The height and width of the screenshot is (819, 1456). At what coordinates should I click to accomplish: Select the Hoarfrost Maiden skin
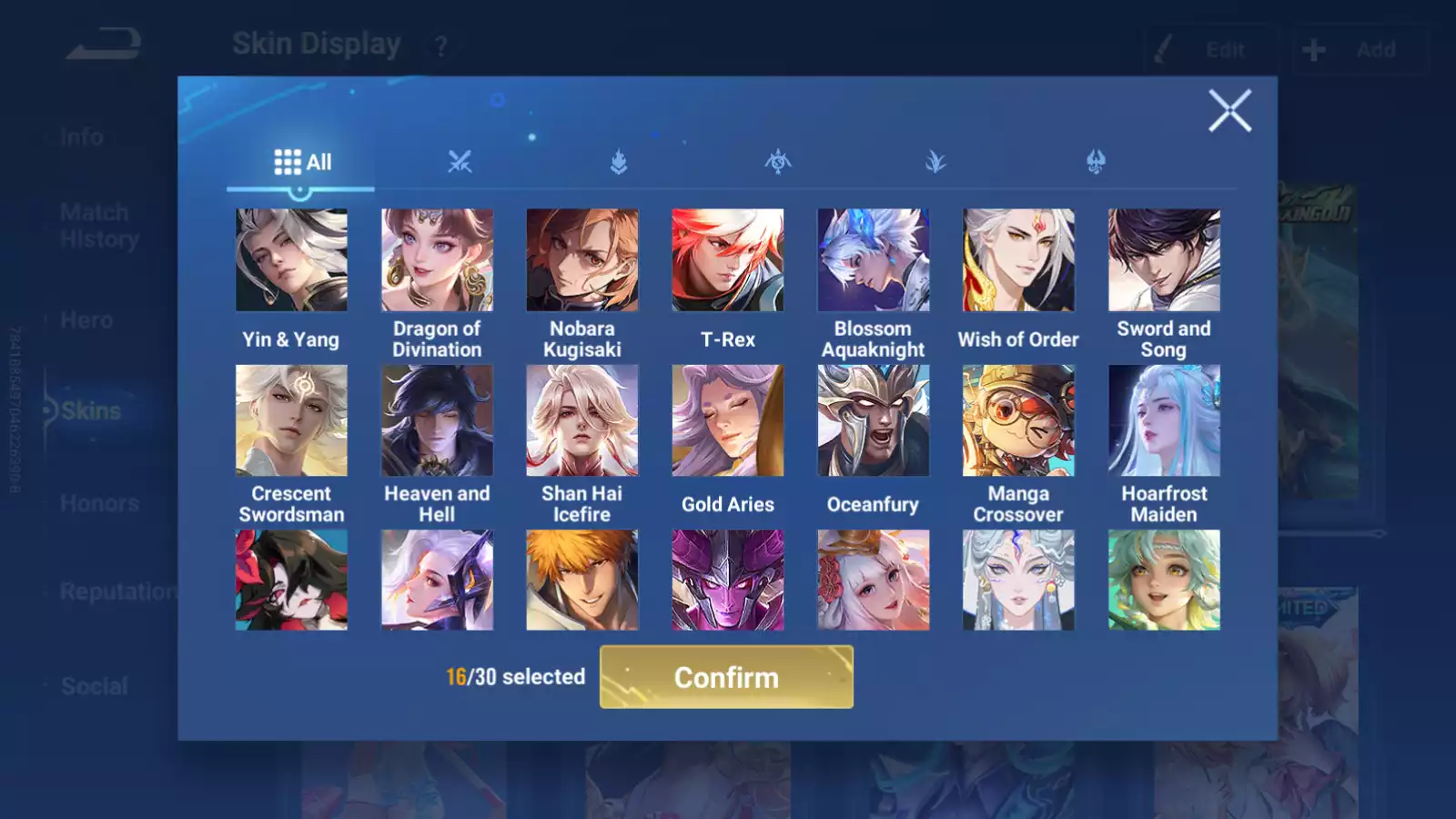coord(1164,420)
